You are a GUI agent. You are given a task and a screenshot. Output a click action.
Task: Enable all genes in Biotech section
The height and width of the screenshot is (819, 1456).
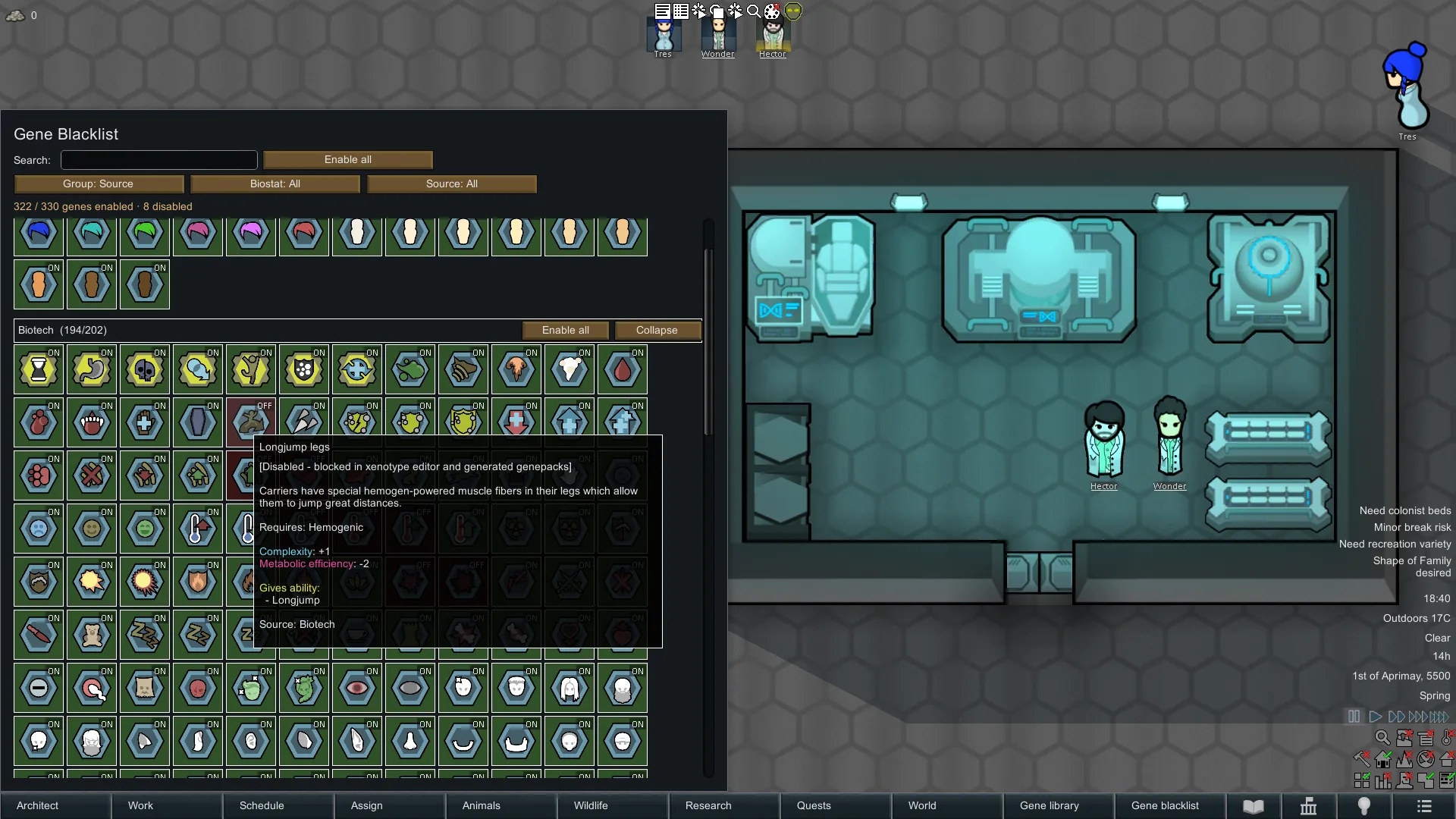(566, 330)
